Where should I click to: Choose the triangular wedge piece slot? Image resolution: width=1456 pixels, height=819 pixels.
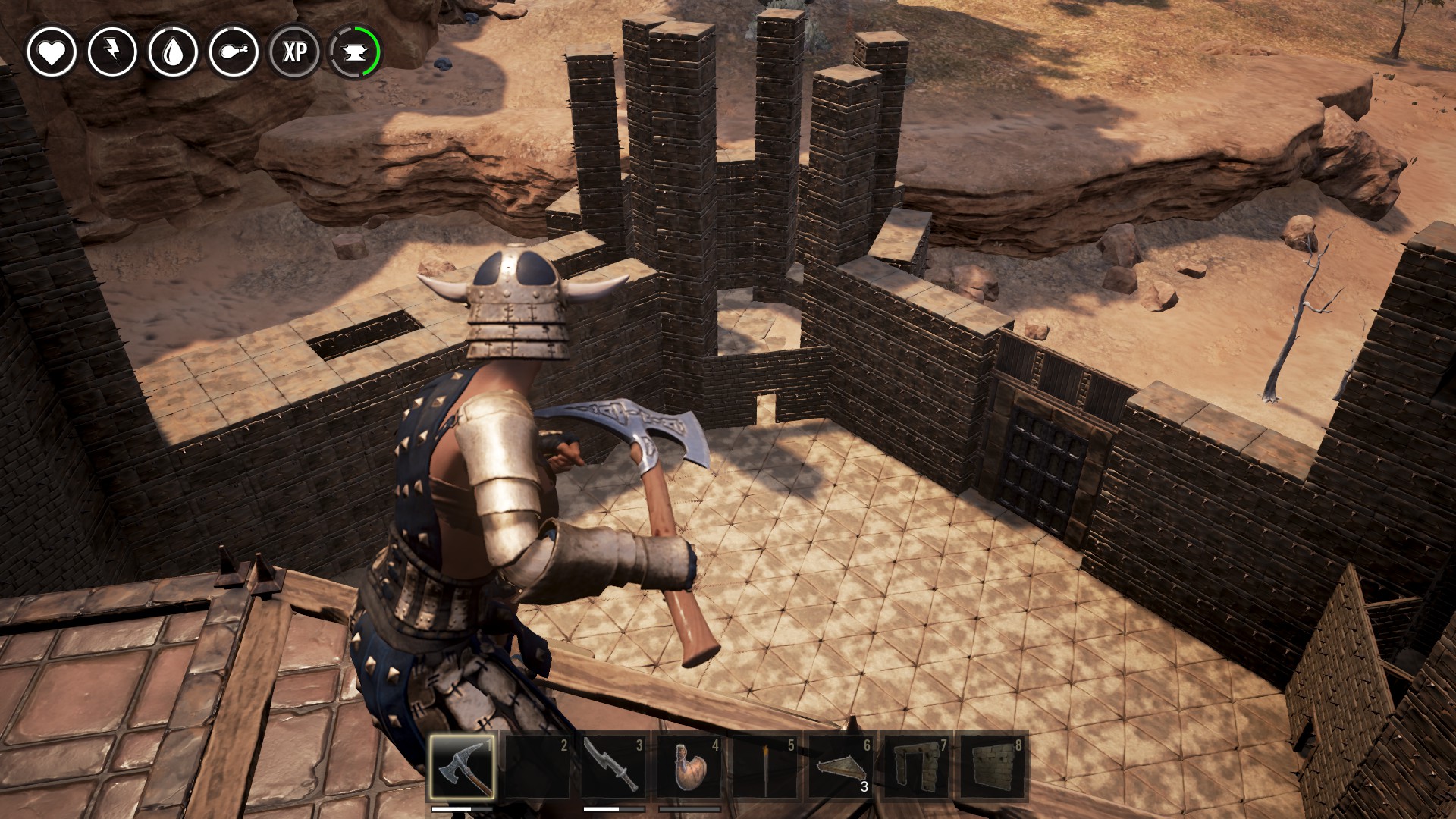click(x=841, y=766)
